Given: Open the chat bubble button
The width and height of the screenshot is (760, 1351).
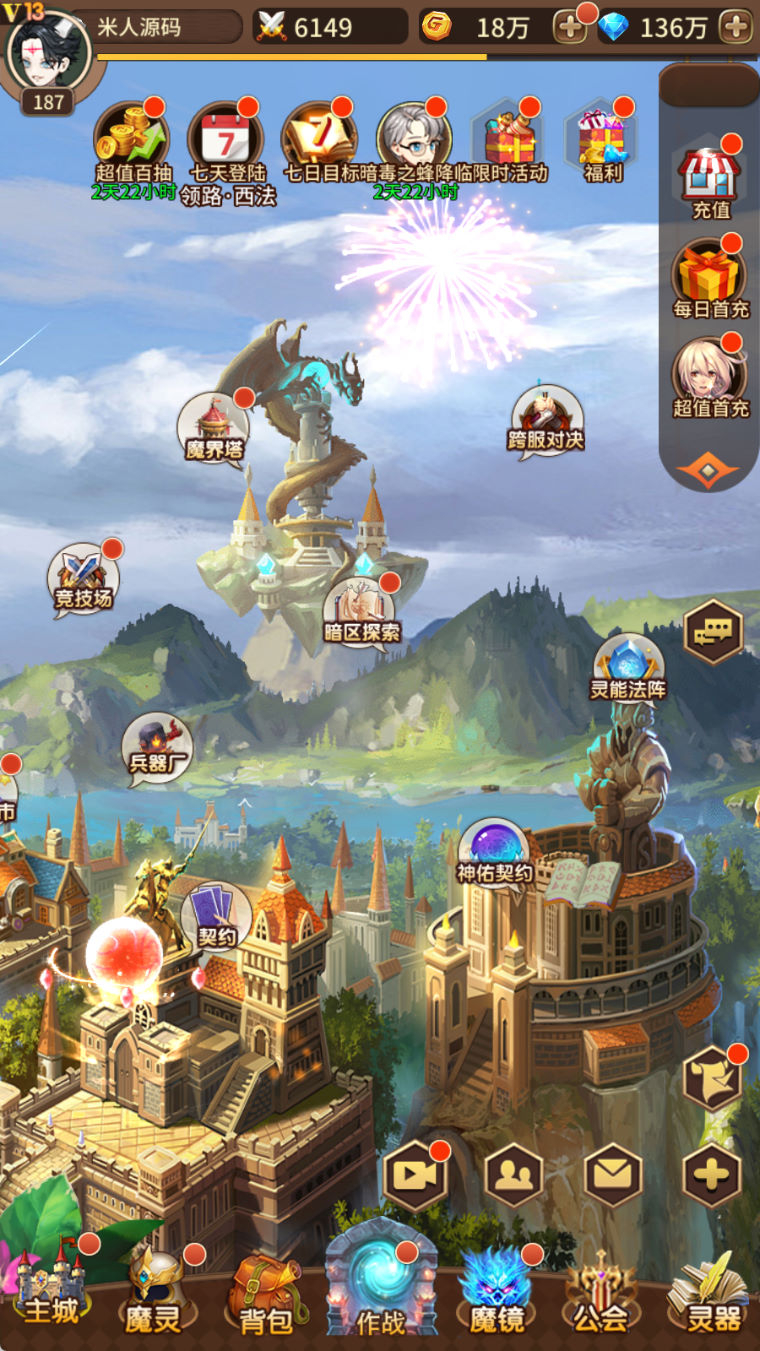Looking at the screenshot, I should point(713,632).
